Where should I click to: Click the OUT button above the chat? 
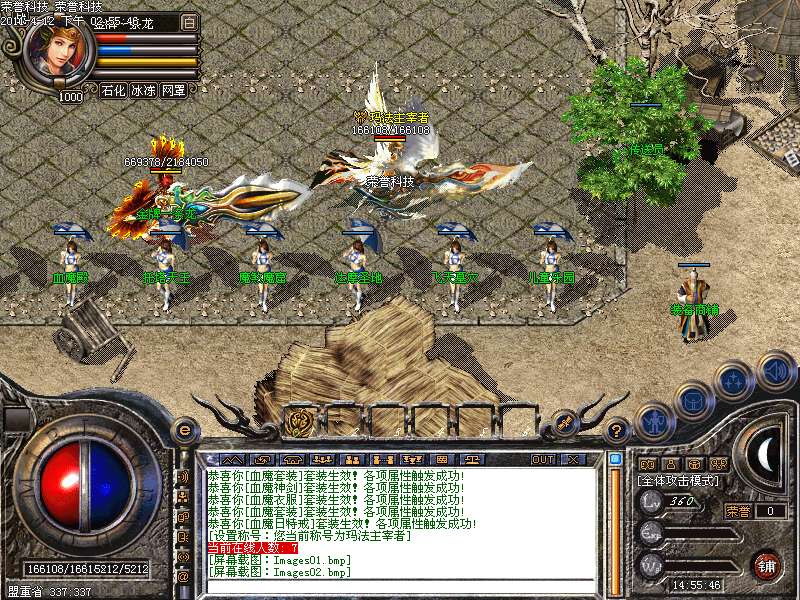click(543, 459)
